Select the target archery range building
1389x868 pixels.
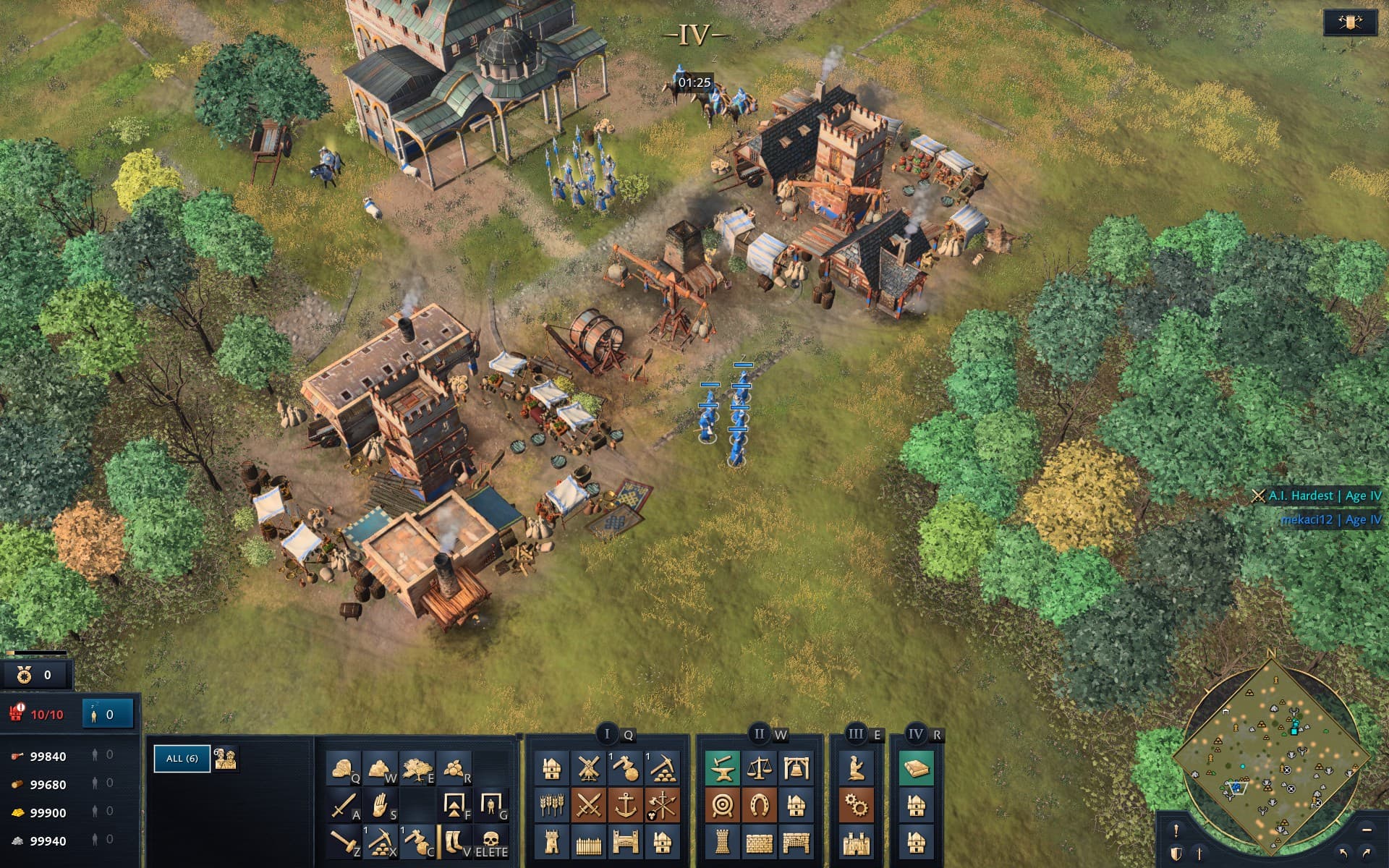722,805
